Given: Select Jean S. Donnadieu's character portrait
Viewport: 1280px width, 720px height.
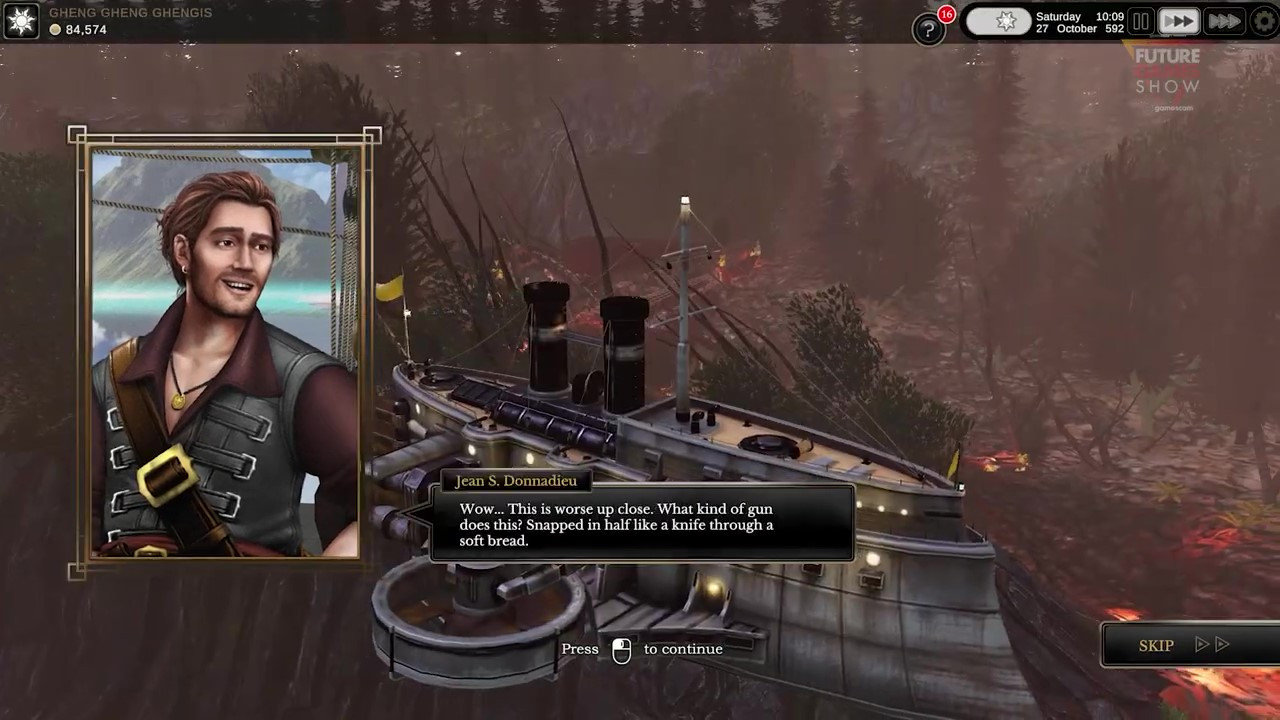Looking at the screenshot, I should [224, 352].
